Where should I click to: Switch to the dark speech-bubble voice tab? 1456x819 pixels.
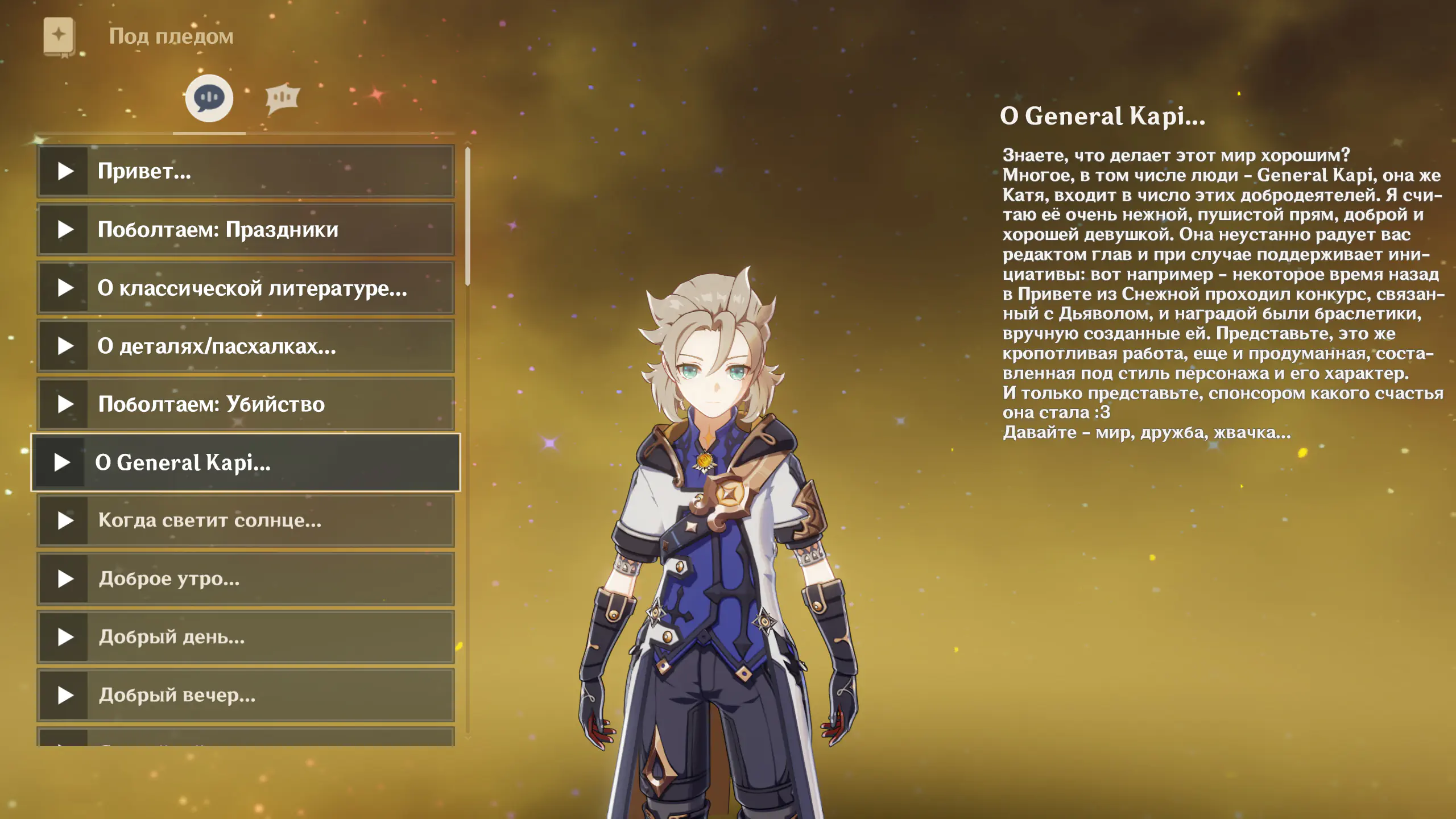(209, 98)
